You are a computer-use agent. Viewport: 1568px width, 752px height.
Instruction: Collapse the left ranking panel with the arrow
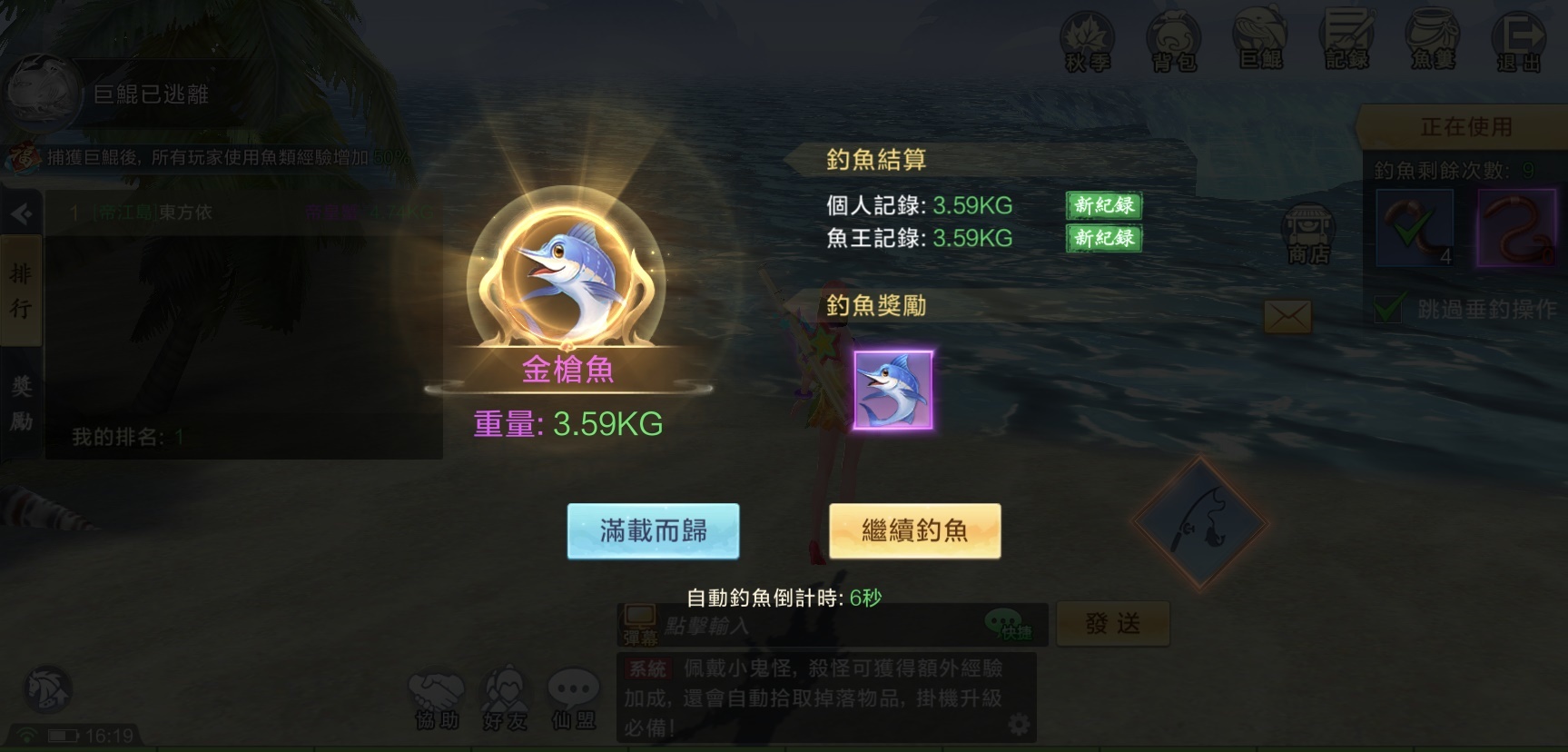[x=20, y=213]
